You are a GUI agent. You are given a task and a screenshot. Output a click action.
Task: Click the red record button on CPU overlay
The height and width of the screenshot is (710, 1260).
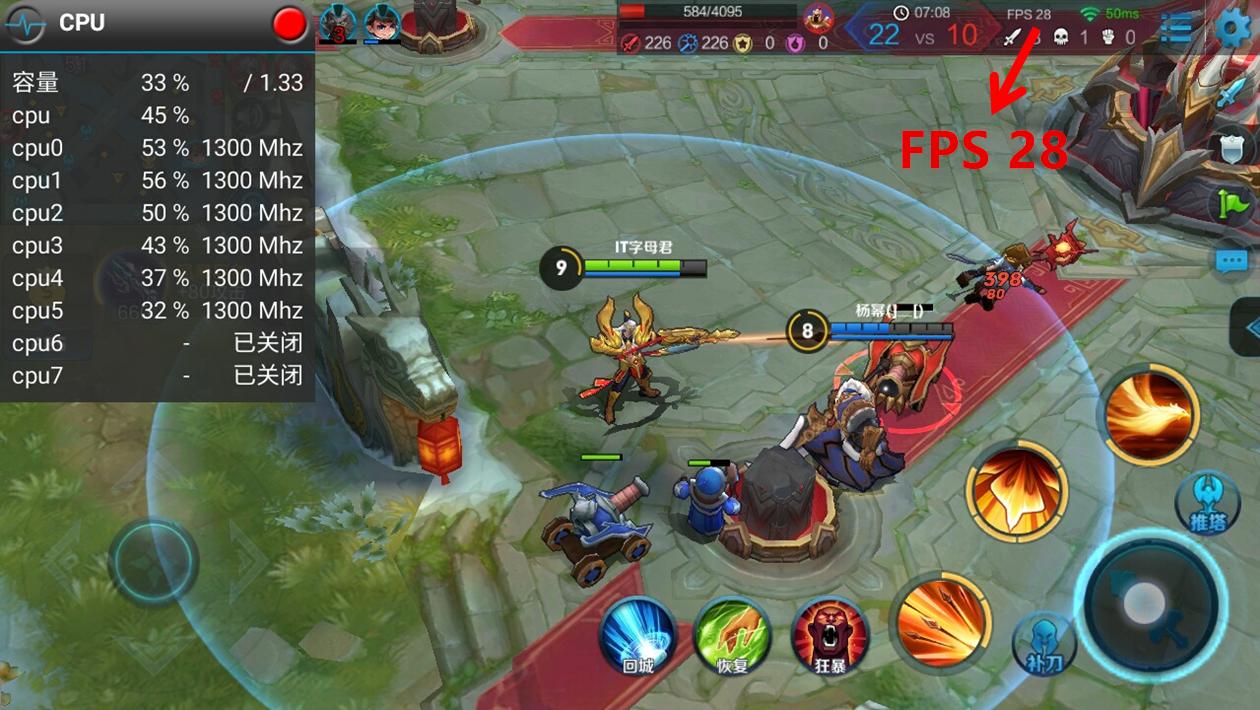[290, 25]
